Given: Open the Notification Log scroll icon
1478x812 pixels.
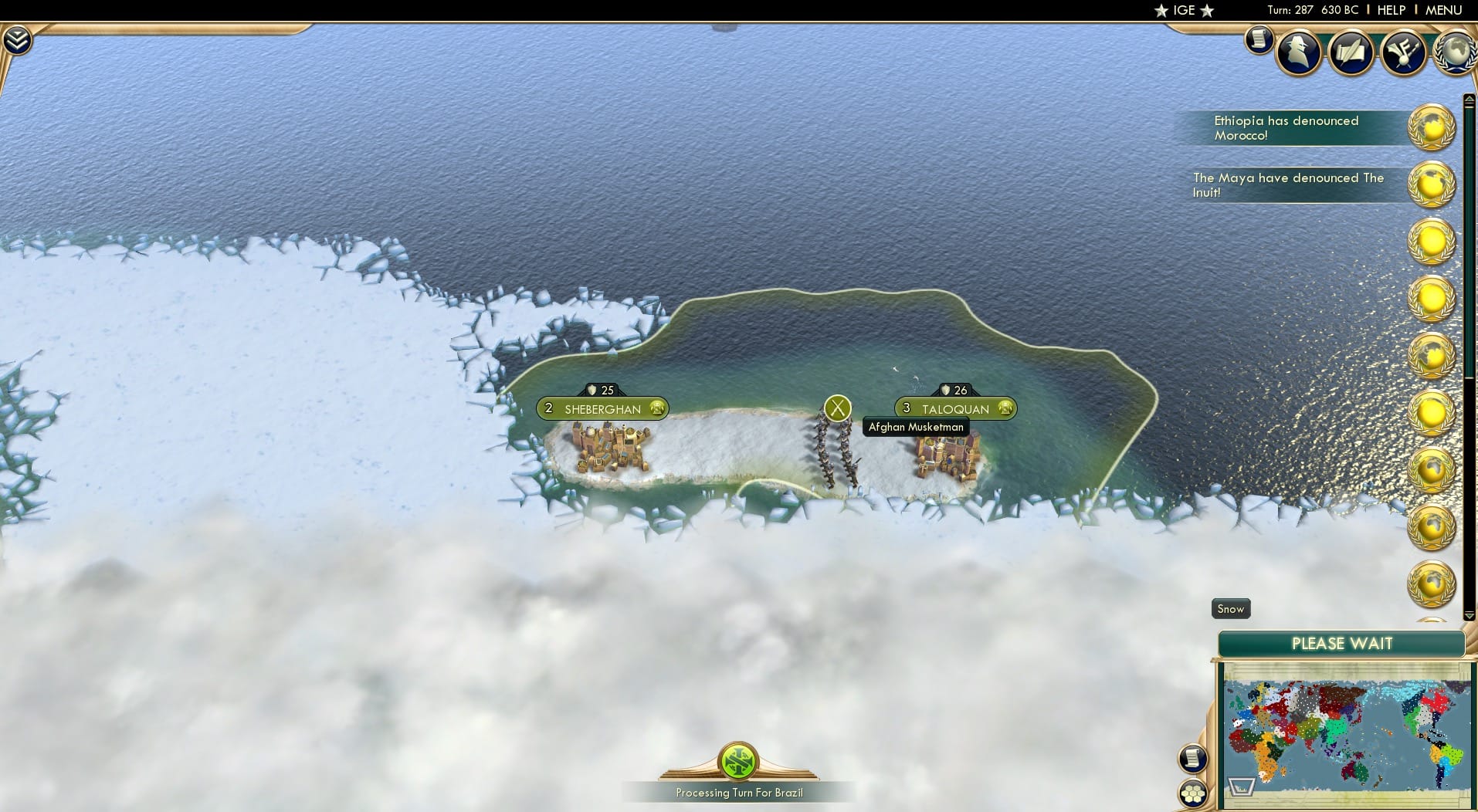Looking at the screenshot, I should (1260, 40).
